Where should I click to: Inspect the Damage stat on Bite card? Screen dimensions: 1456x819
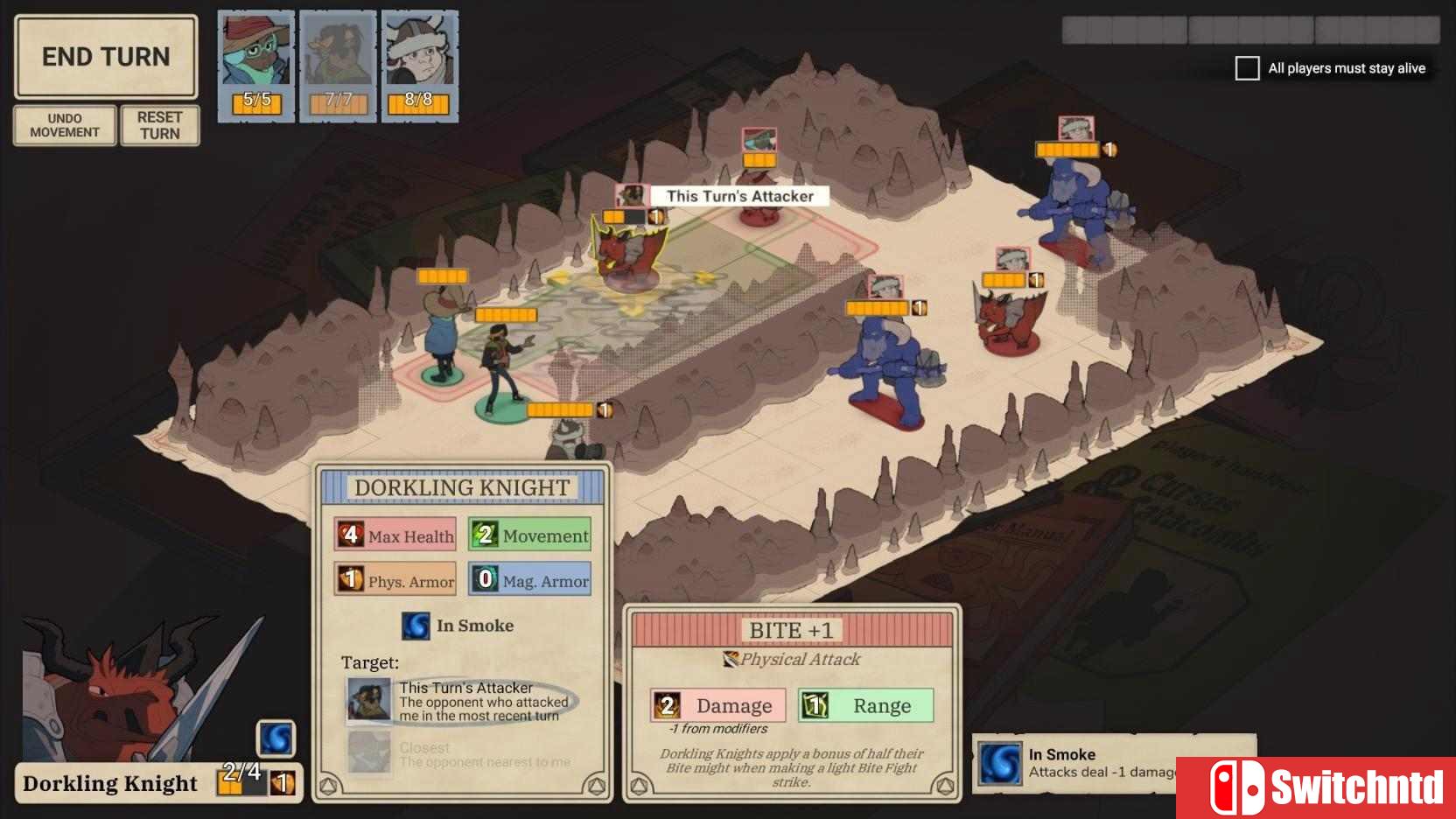tap(717, 705)
